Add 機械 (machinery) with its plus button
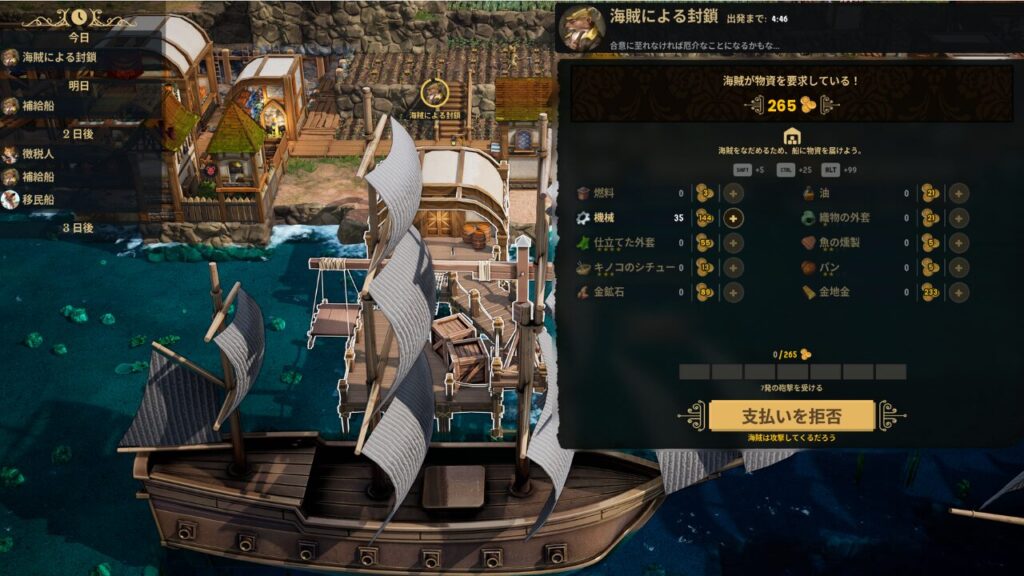This screenshot has height=576, width=1024. [x=733, y=218]
